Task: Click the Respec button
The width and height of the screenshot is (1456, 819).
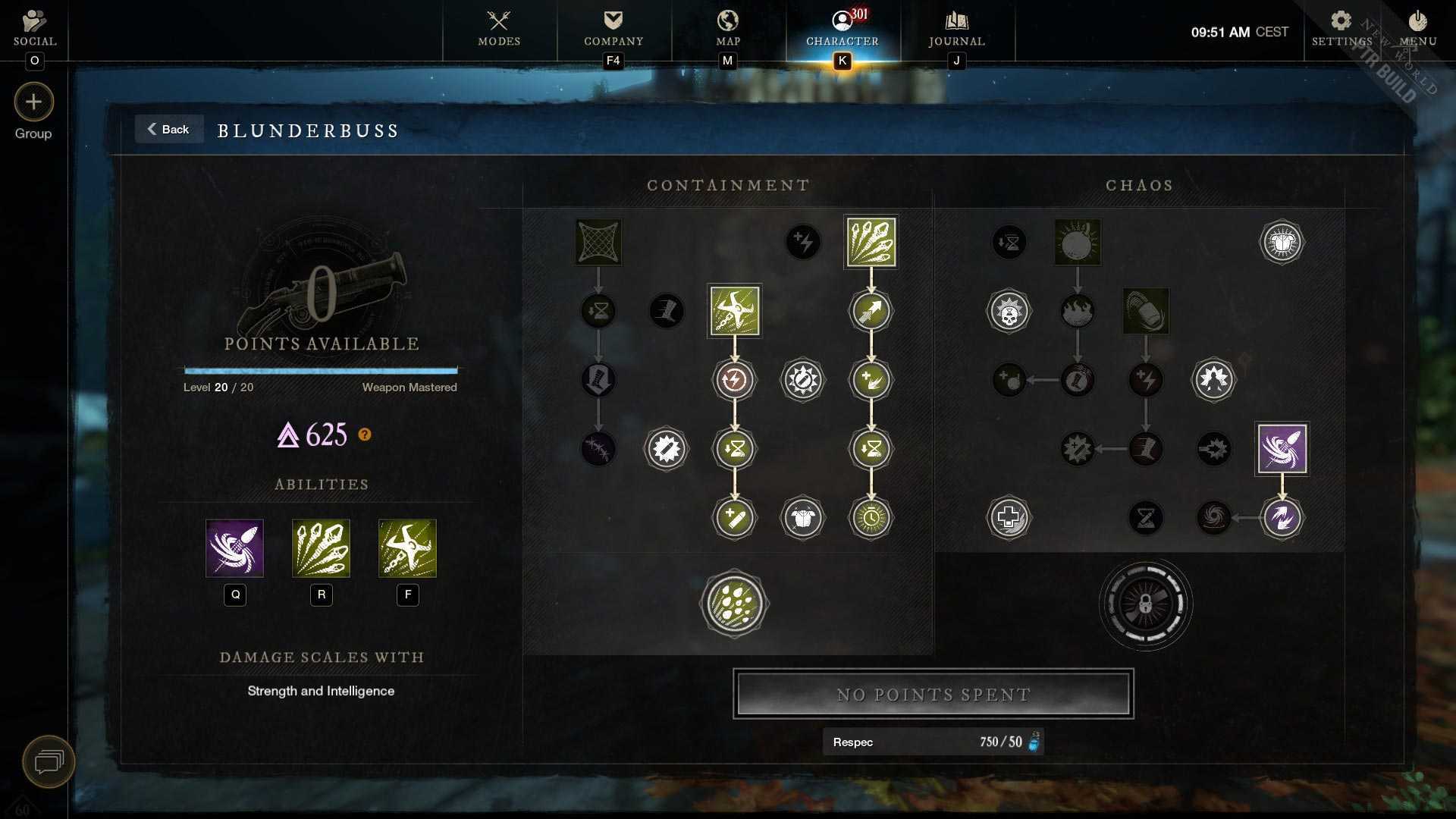Action: [x=933, y=742]
